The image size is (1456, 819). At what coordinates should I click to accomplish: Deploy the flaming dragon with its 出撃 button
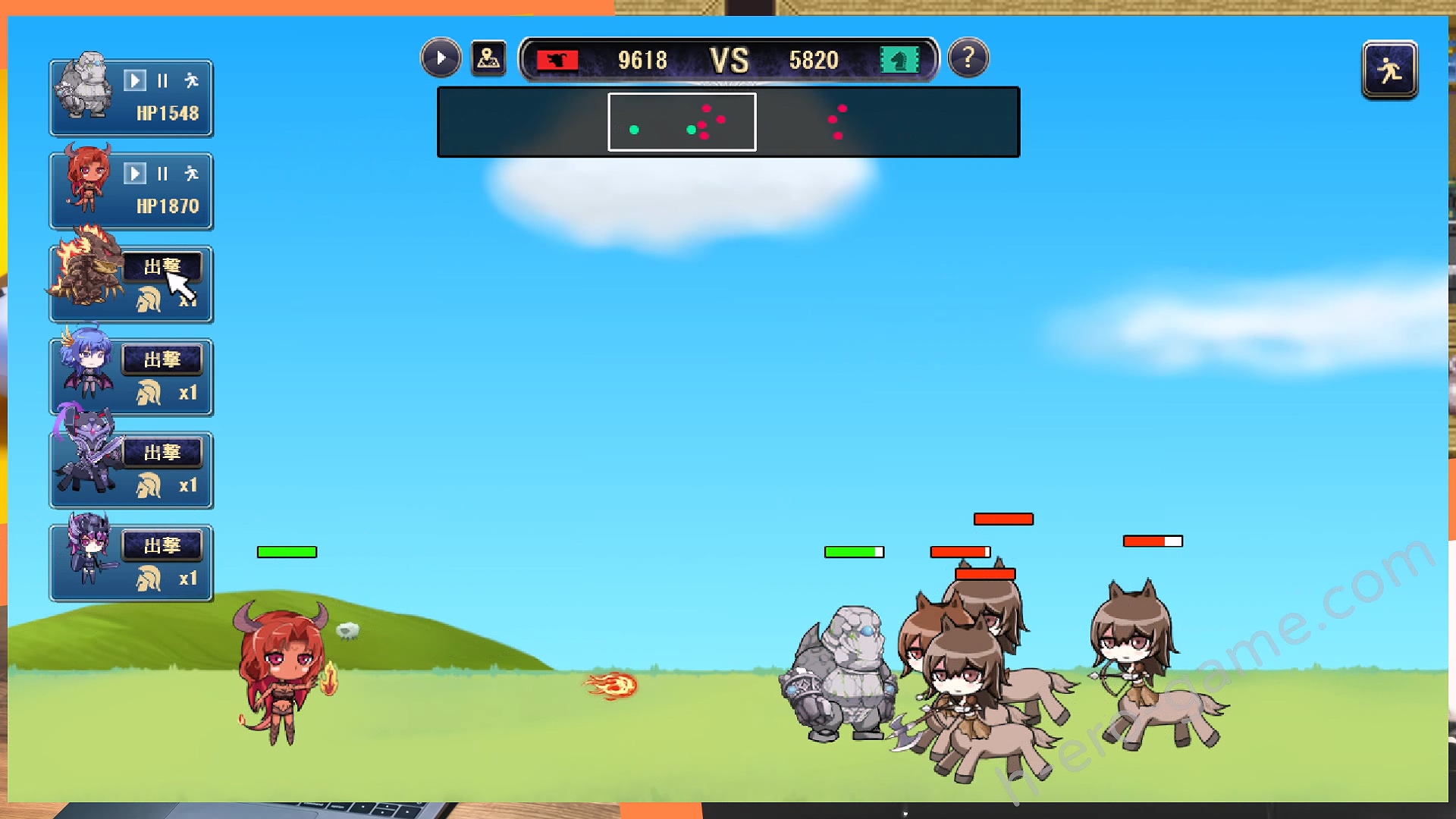pos(162,267)
